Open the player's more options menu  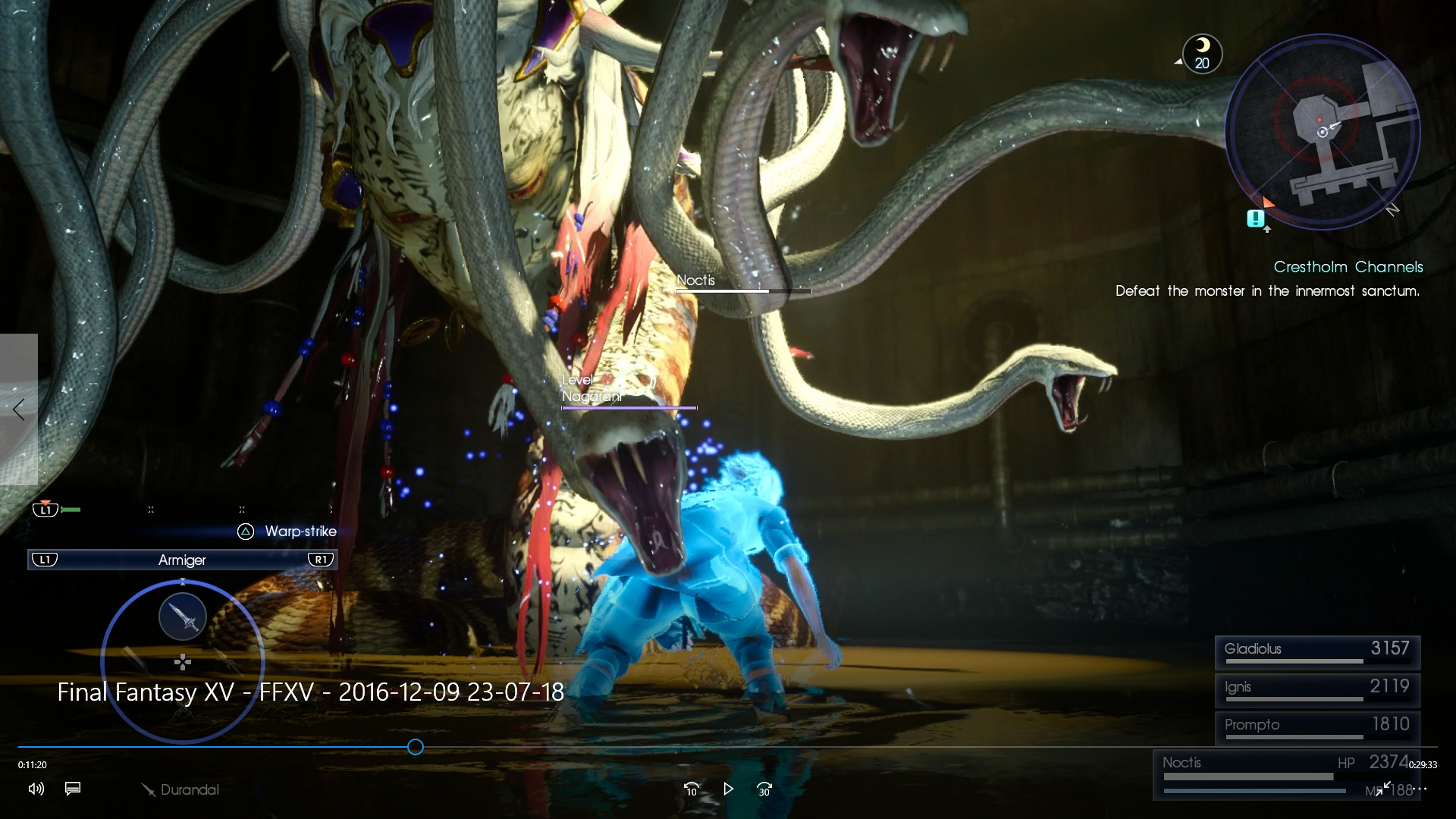(x=1421, y=789)
